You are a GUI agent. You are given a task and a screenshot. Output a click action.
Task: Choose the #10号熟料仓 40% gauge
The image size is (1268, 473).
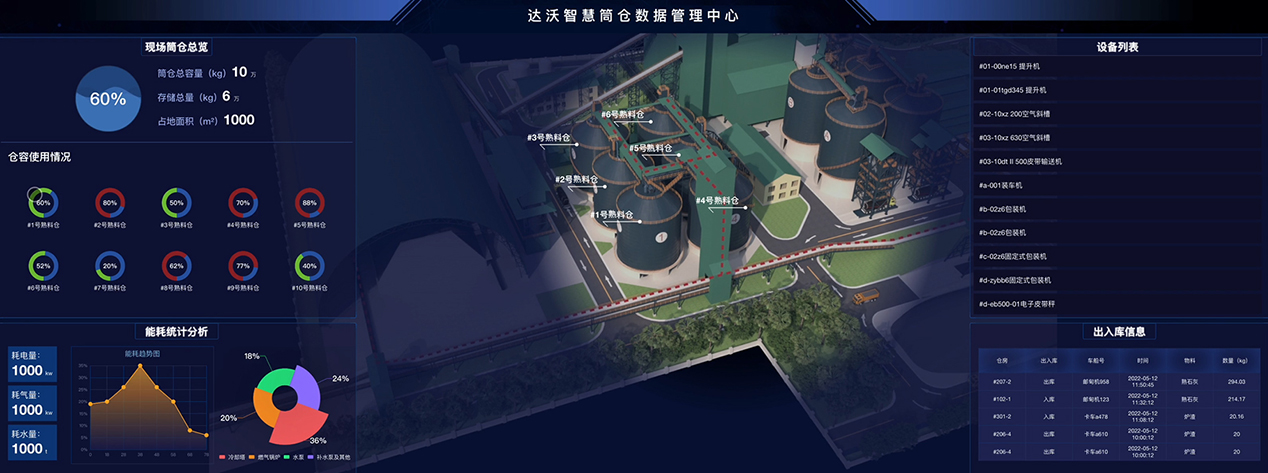309,267
